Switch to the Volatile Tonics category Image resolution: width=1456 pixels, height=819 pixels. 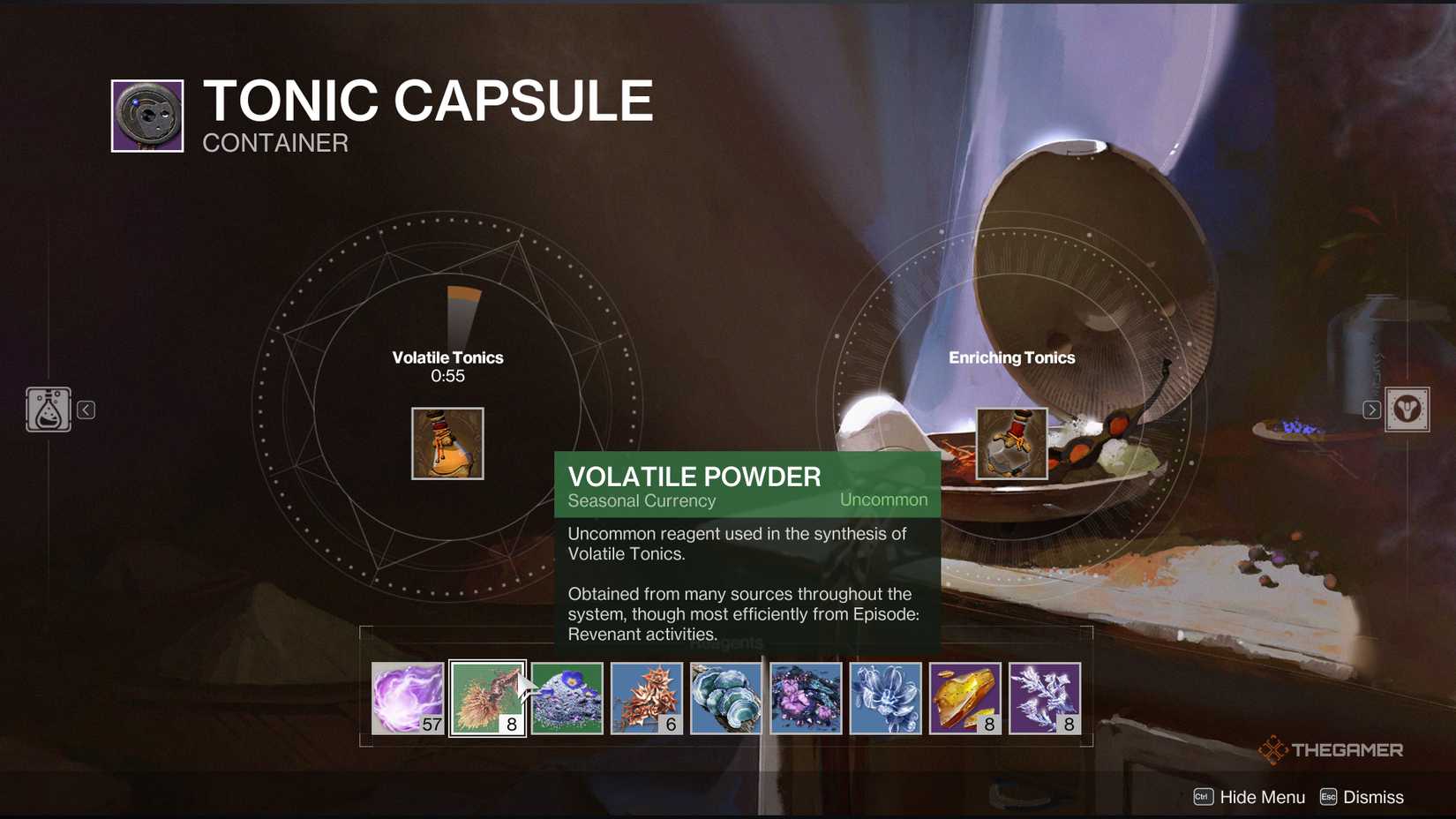447,357
